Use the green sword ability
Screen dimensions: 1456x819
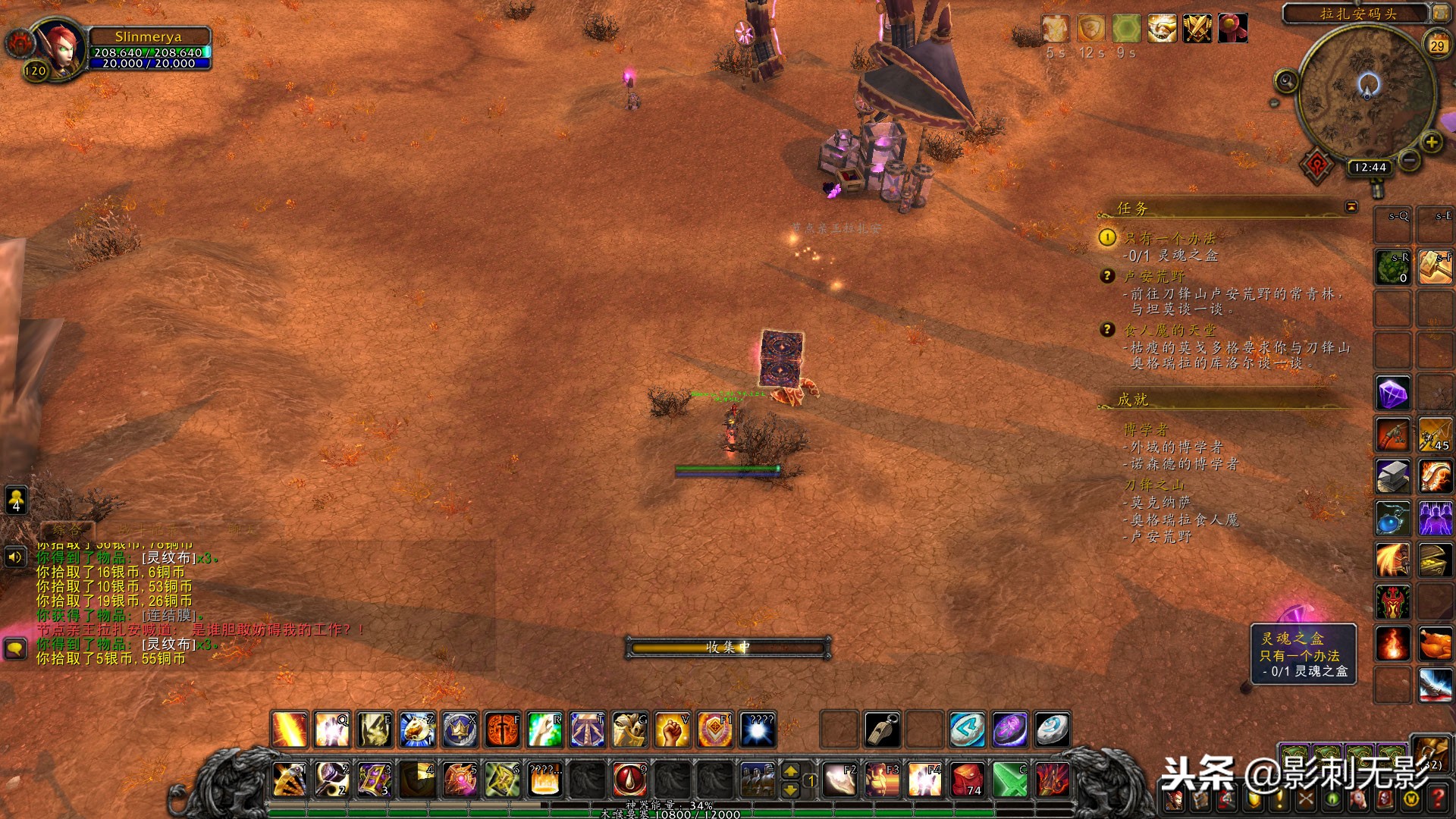(x=1010, y=780)
